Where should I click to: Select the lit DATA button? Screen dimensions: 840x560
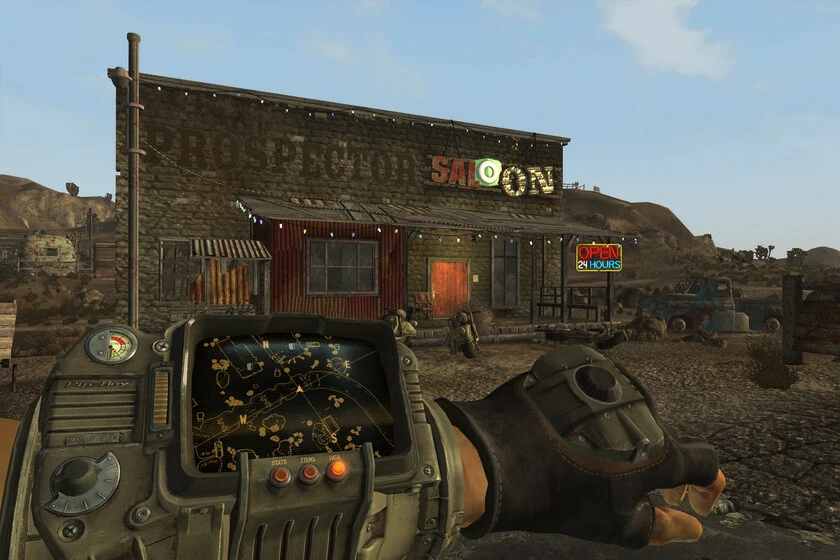point(338,469)
